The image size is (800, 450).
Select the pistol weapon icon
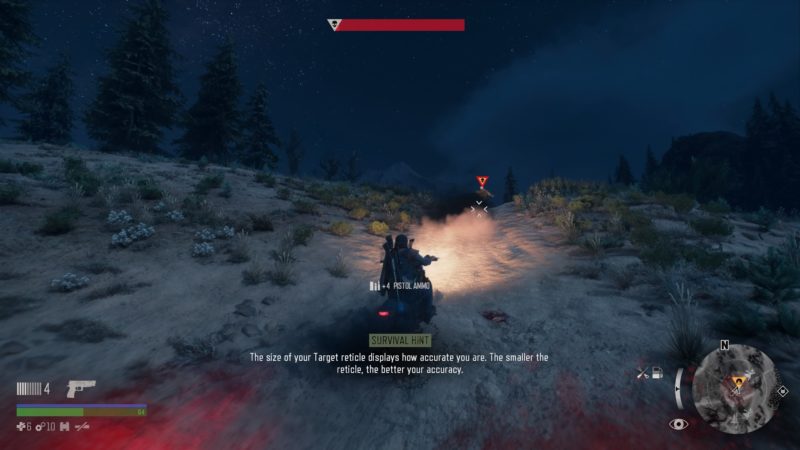click(80, 388)
